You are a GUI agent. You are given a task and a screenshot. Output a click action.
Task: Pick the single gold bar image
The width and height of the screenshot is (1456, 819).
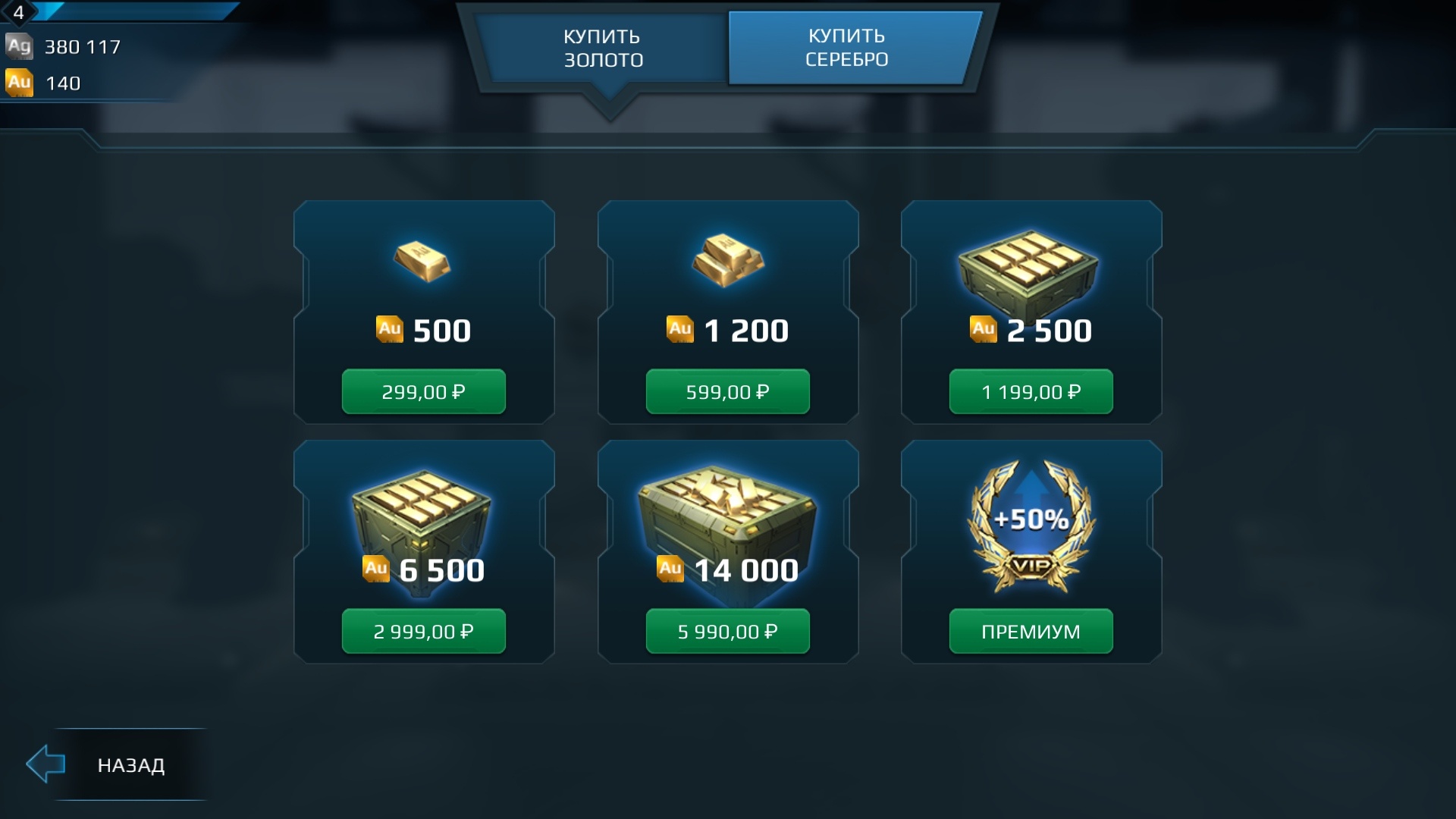pos(422,262)
